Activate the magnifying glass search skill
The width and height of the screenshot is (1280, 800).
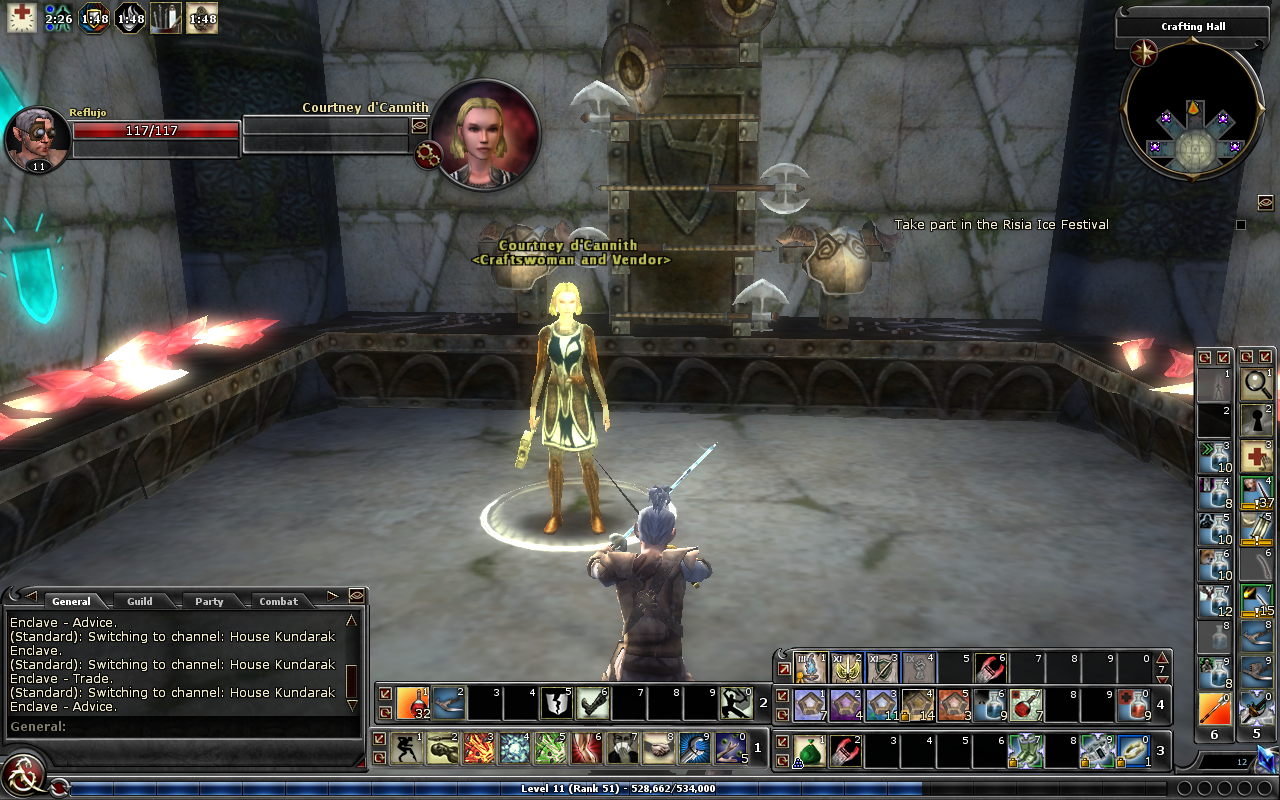click(x=1256, y=383)
